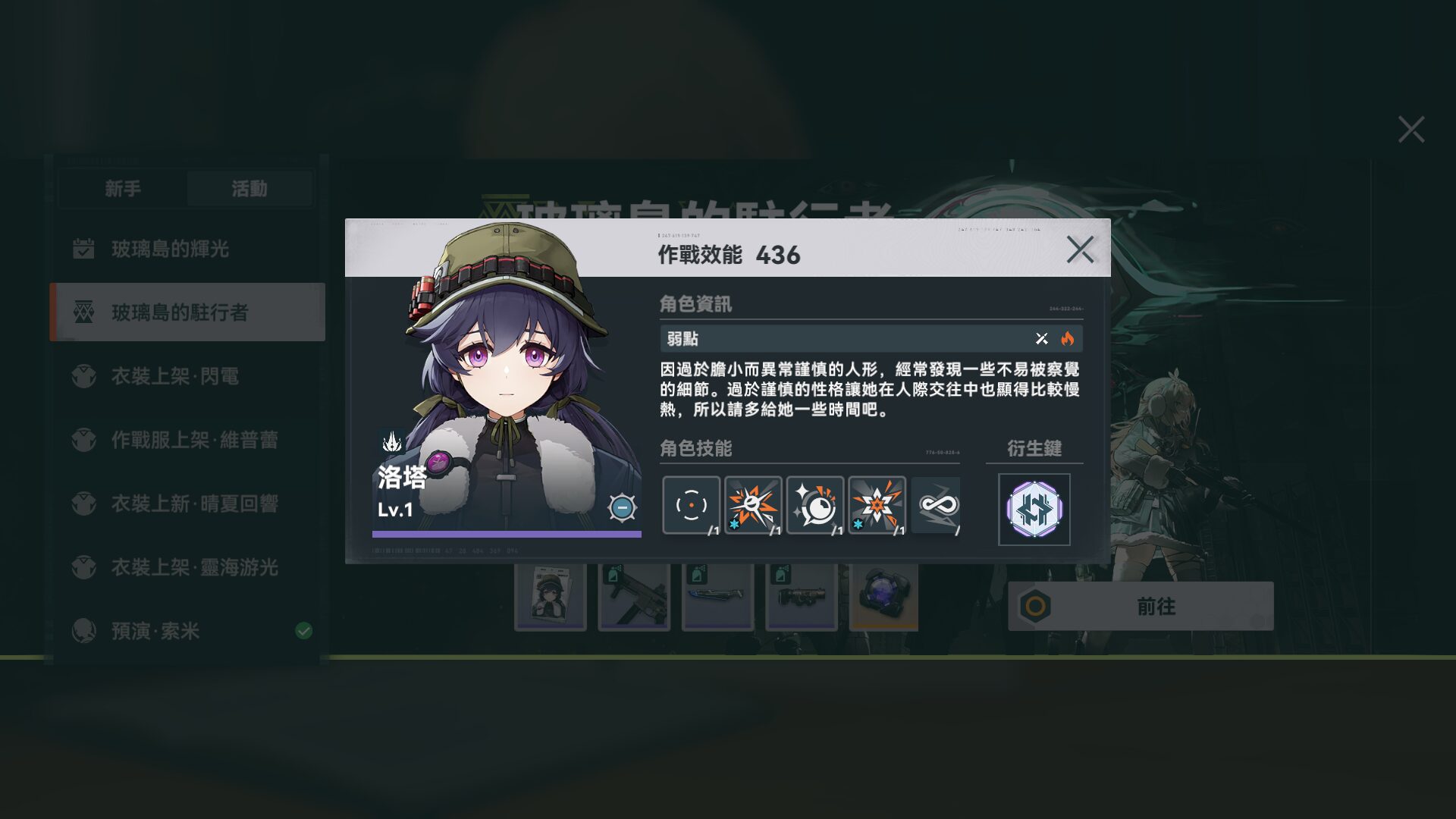Open 衣裝上架·閃電 entry
Image resolution: width=1456 pixels, height=819 pixels.
click(174, 376)
